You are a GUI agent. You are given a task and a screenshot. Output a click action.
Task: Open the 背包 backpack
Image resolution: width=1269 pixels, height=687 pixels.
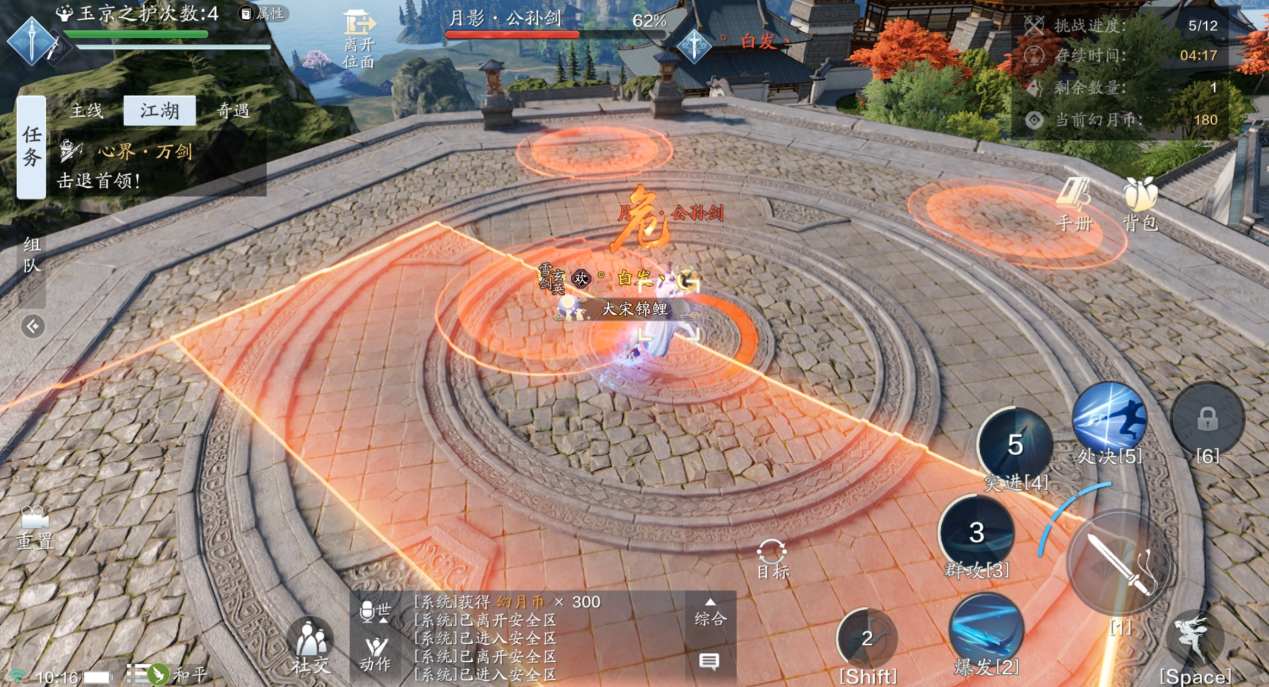coord(1140,204)
